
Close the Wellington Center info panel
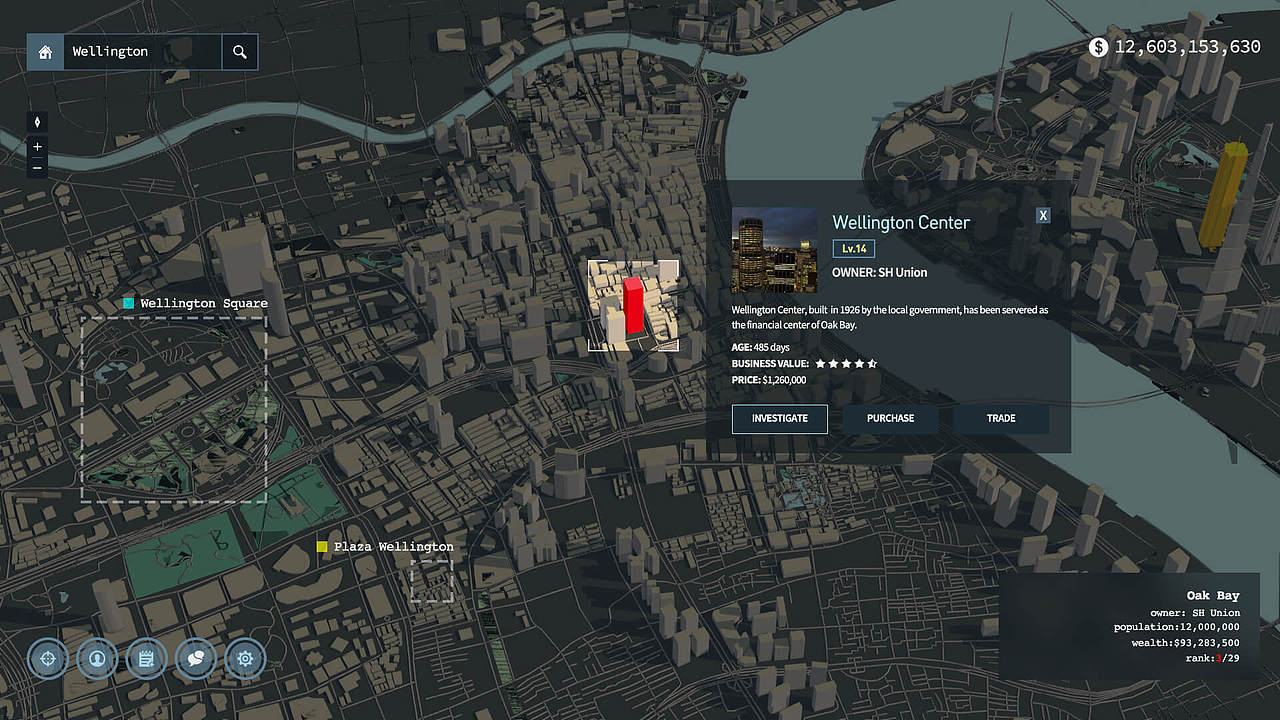point(1043,215)
